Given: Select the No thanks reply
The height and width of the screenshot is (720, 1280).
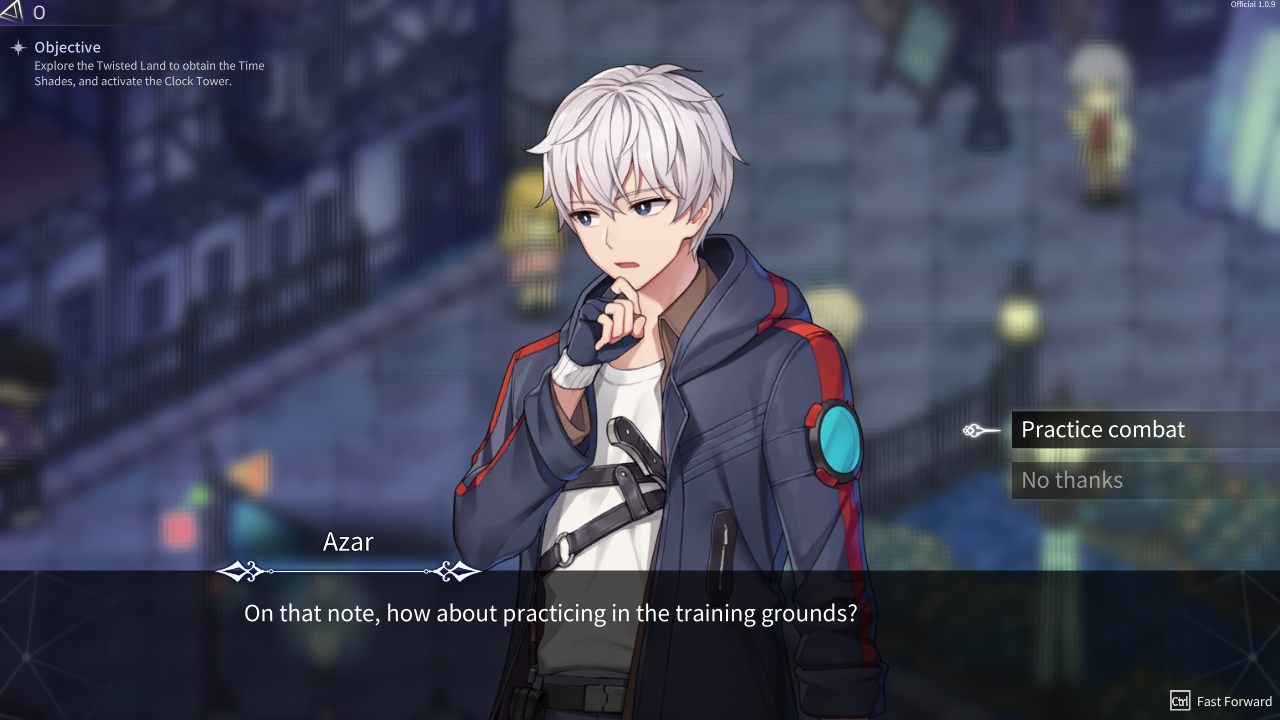Looking at the screenshot, I should pyautogui.click(x=1072, y=481).
